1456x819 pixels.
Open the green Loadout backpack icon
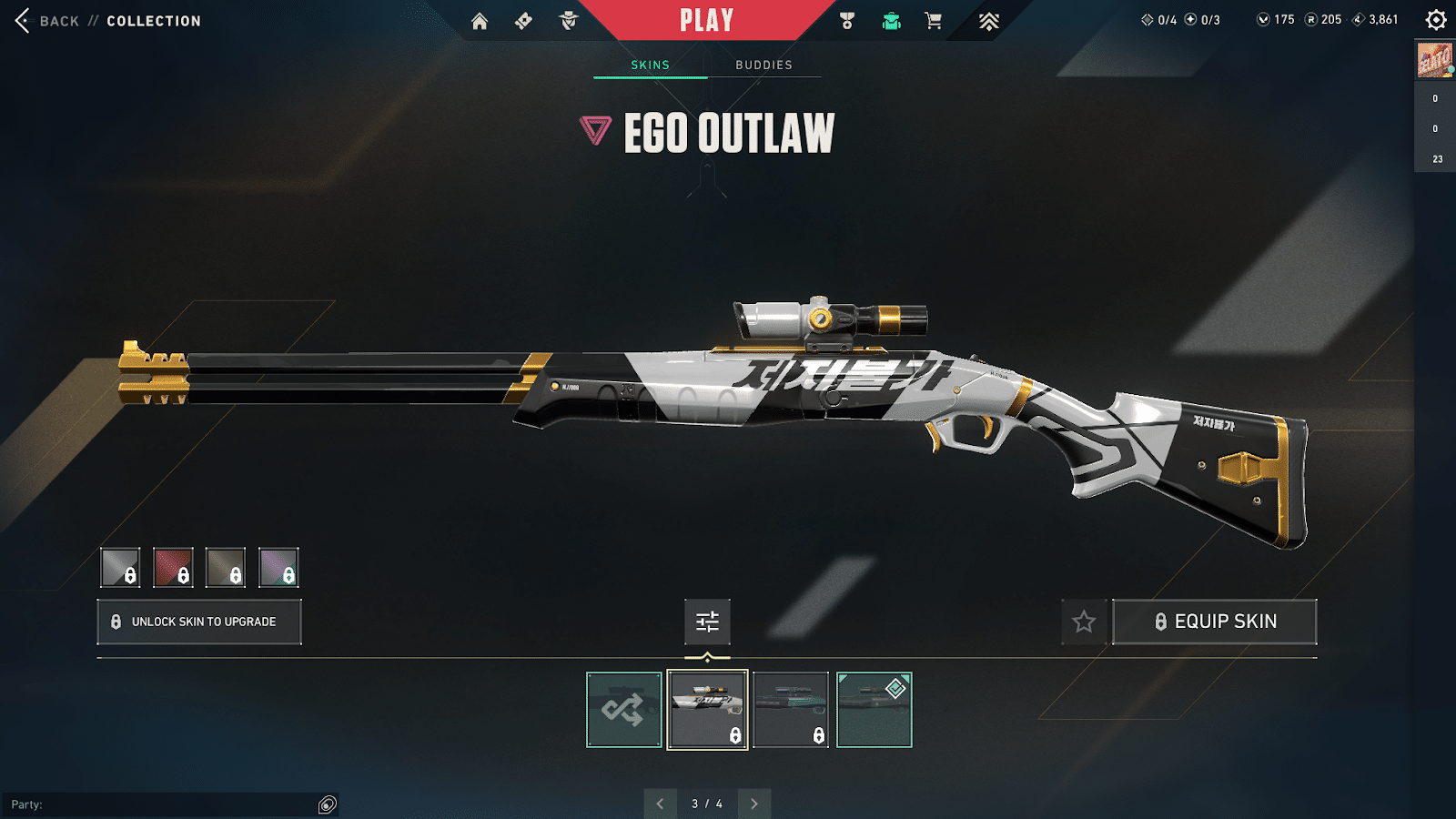[x=890, y=20]
